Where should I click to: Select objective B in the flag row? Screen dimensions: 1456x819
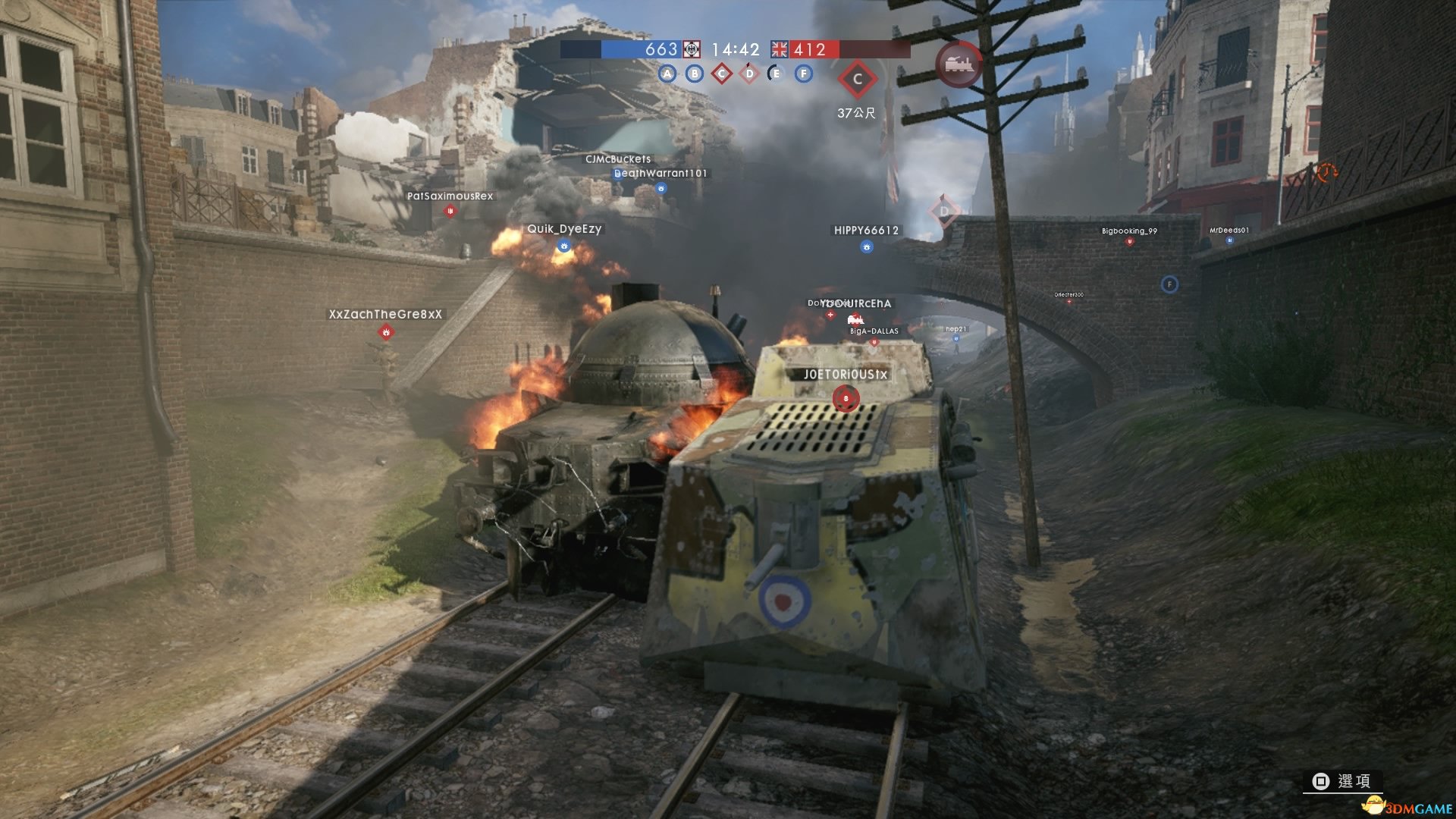click(695, 74)
